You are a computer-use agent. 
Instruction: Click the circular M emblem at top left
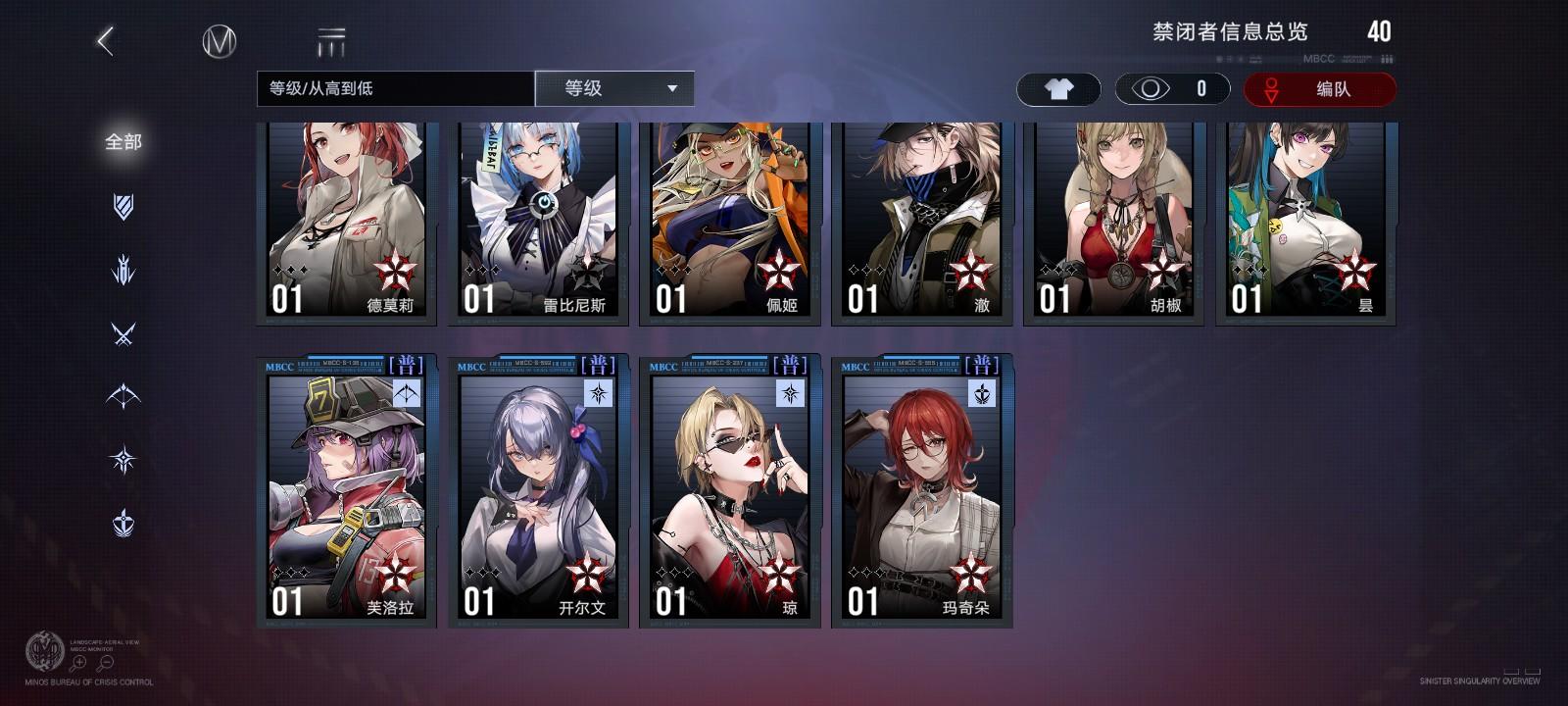(218, 42)
